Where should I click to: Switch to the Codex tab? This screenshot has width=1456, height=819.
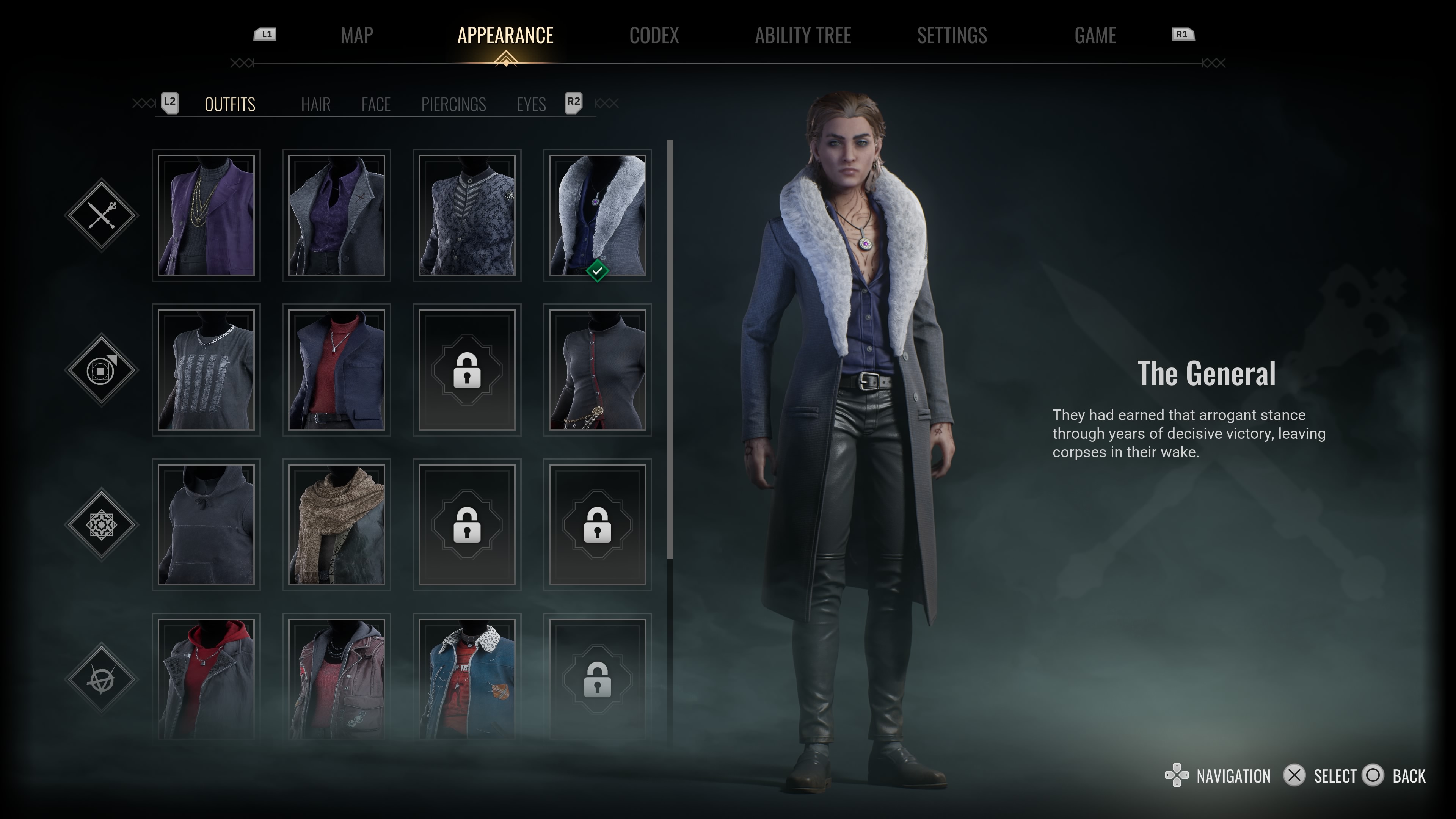[654, 36]
